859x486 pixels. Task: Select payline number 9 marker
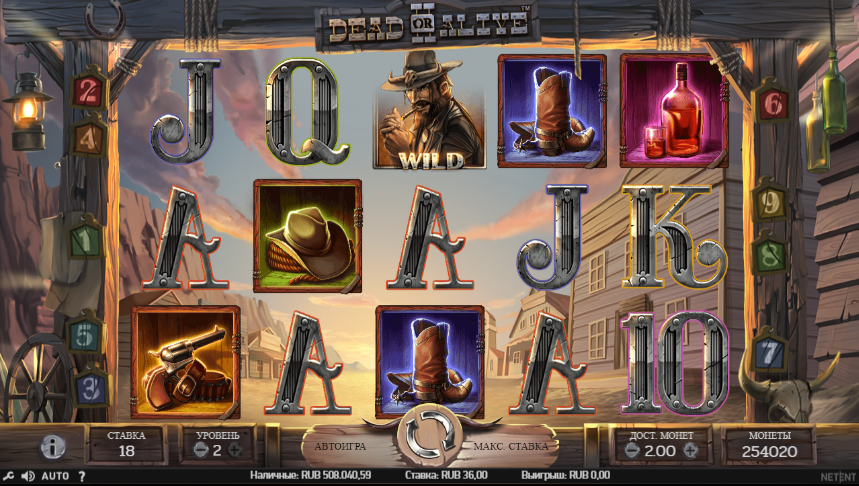(767, 203)
